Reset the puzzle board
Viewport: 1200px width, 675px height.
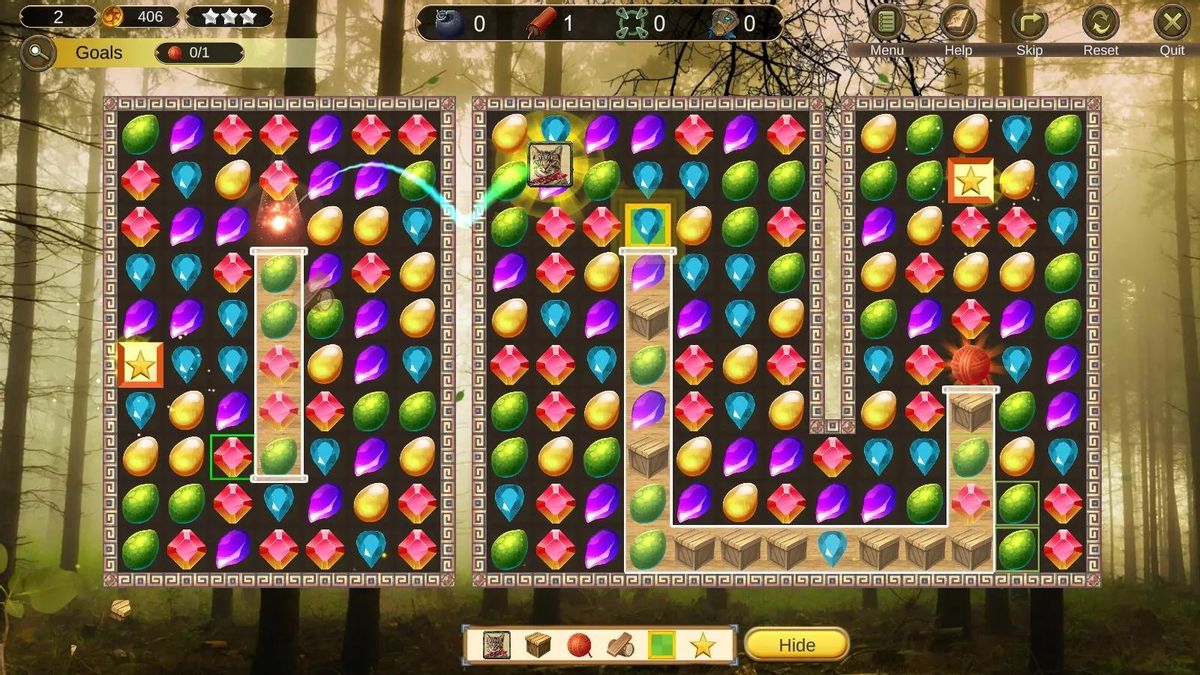point(1100,23)
